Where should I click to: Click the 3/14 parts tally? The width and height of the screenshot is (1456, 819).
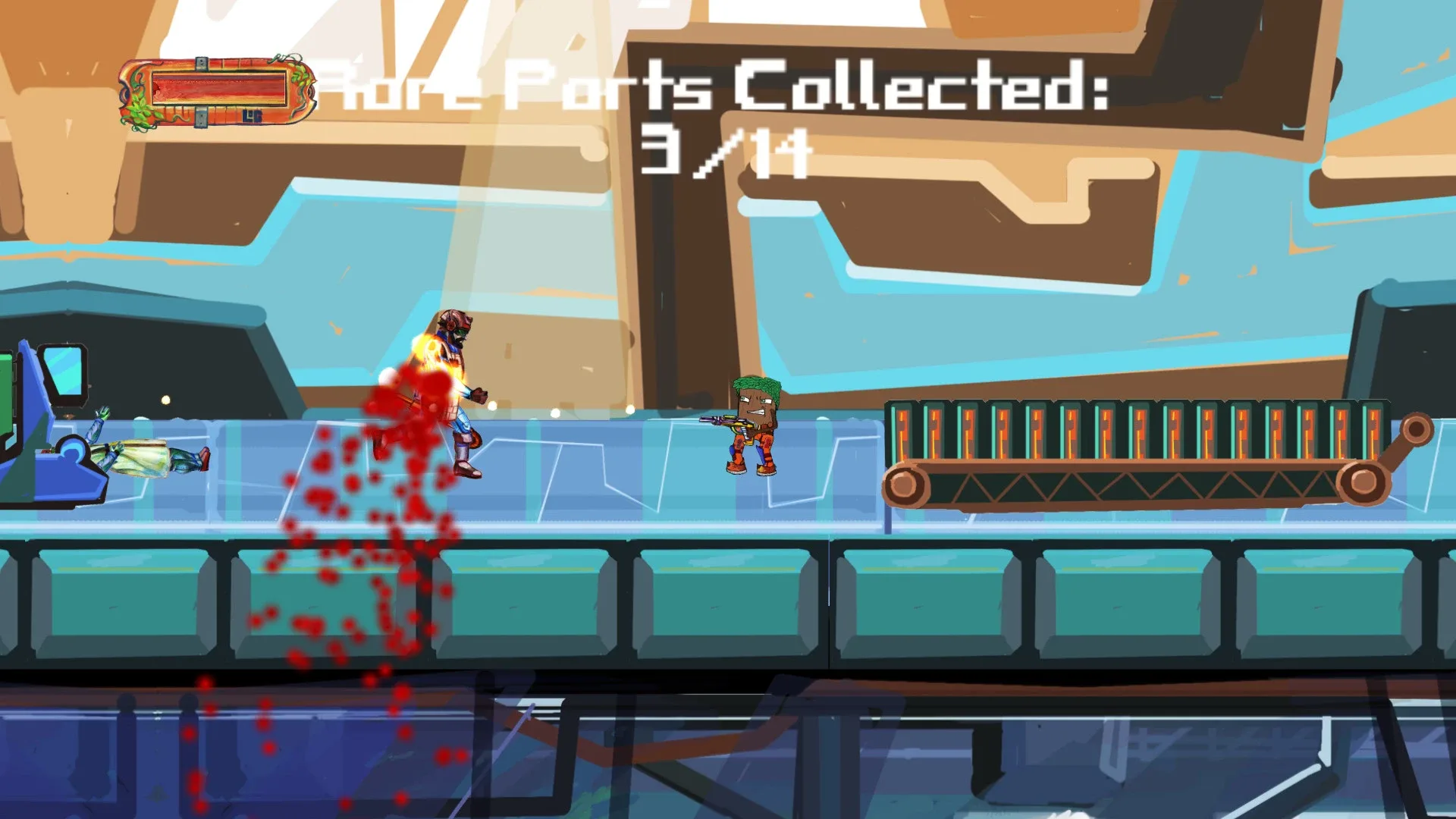(724, 152)
